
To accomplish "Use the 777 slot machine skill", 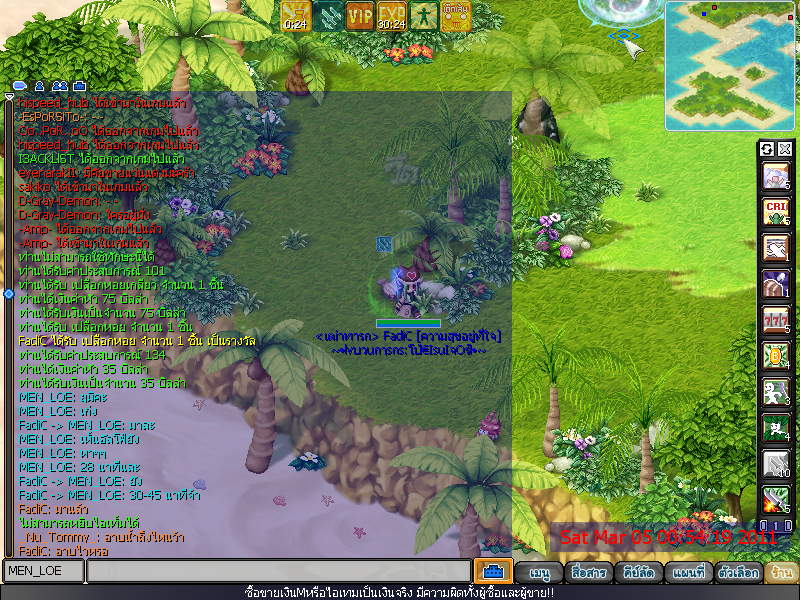I will coord(777,319).
